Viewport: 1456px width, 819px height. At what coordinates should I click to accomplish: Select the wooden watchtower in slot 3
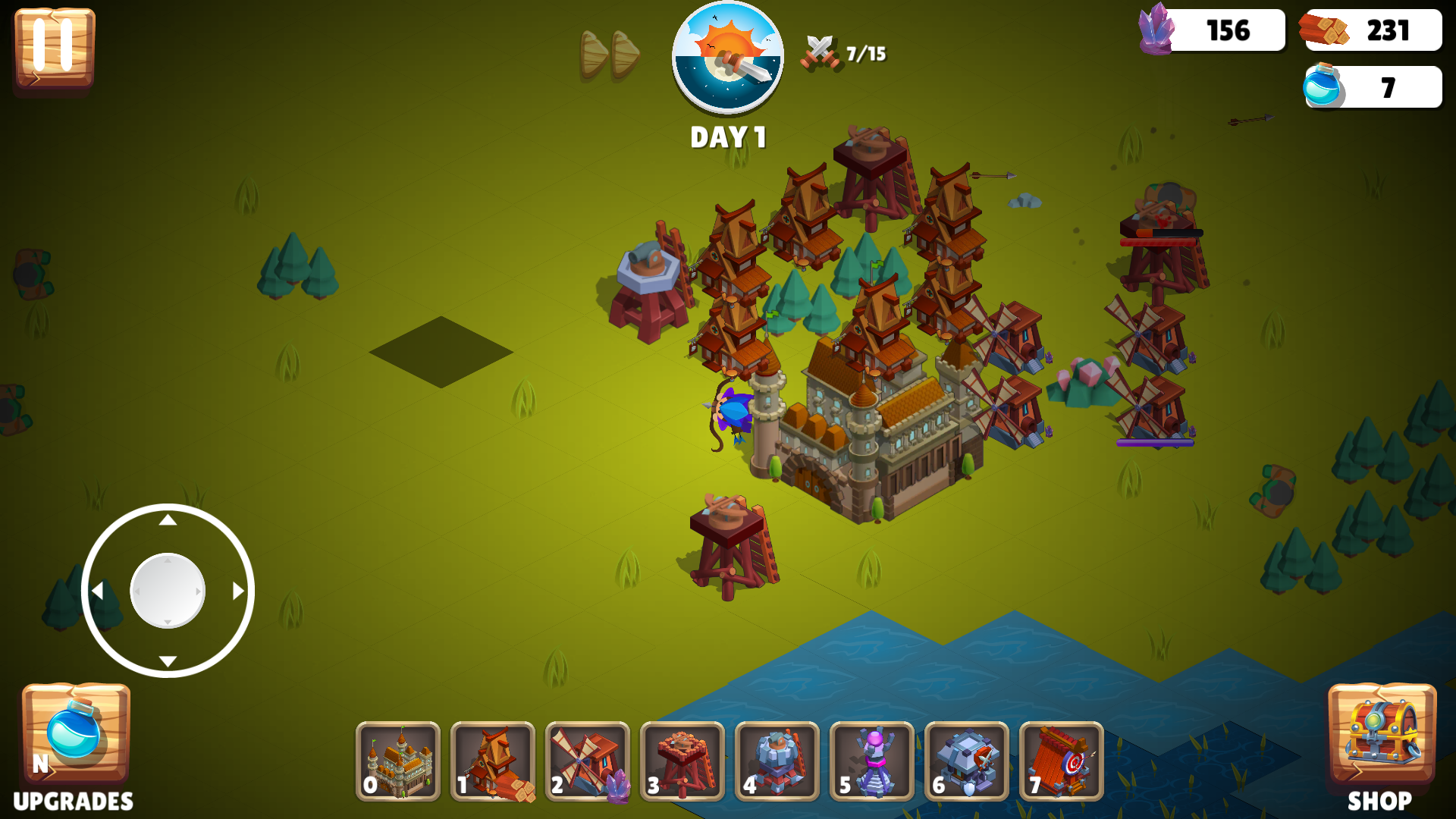682,762
